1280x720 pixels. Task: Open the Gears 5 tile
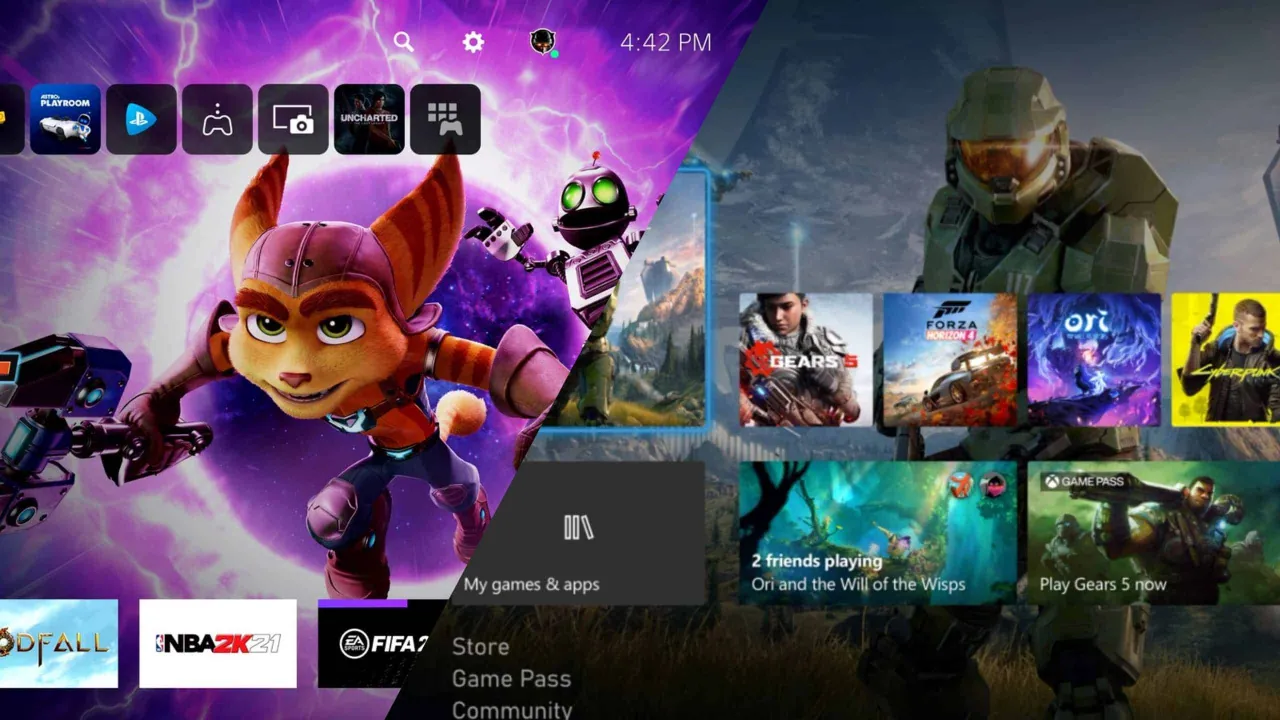[x=802, y=360]
